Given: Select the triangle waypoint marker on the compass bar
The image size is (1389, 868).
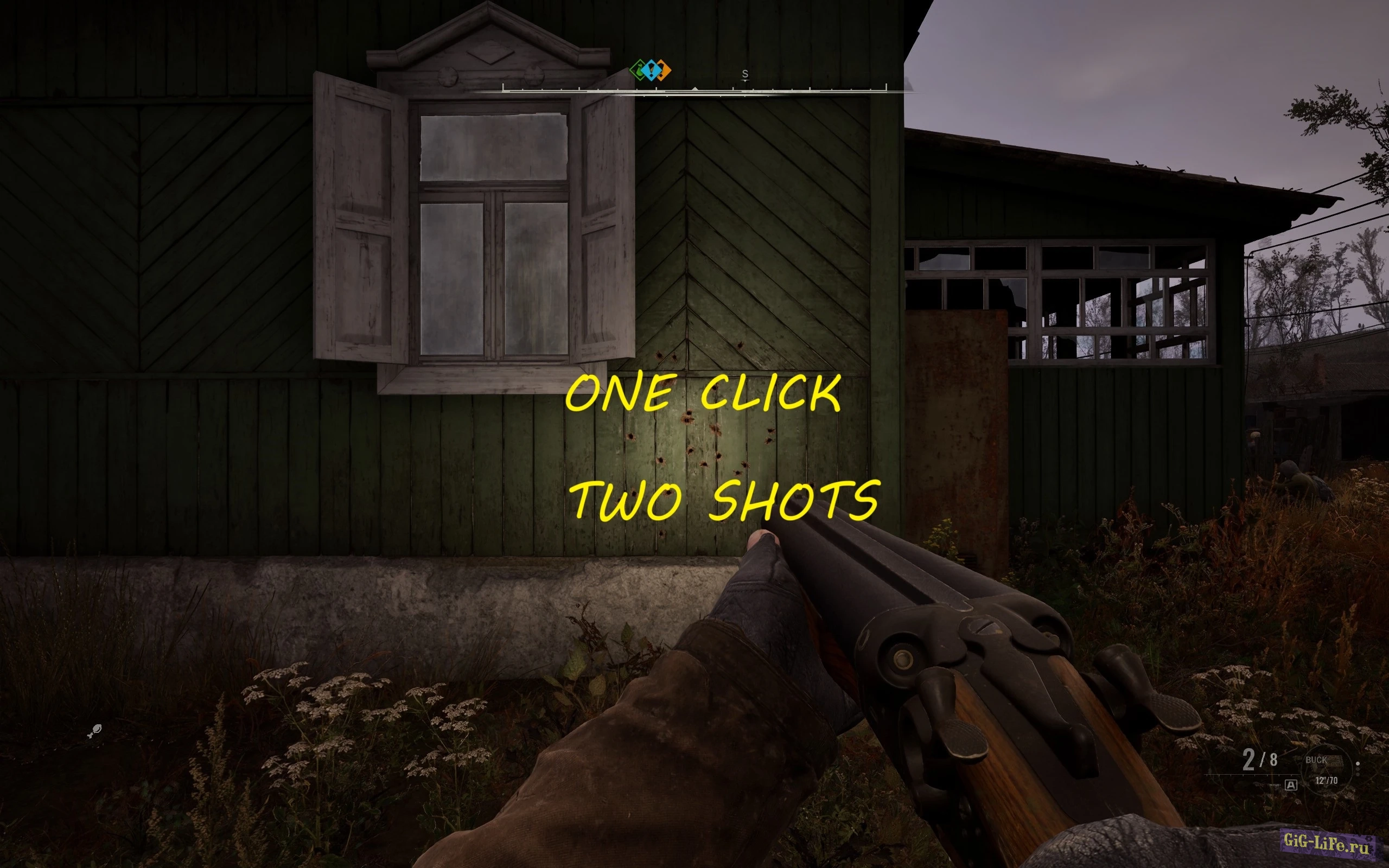Looking at the screenshot, I should click(x=696, y=90).
